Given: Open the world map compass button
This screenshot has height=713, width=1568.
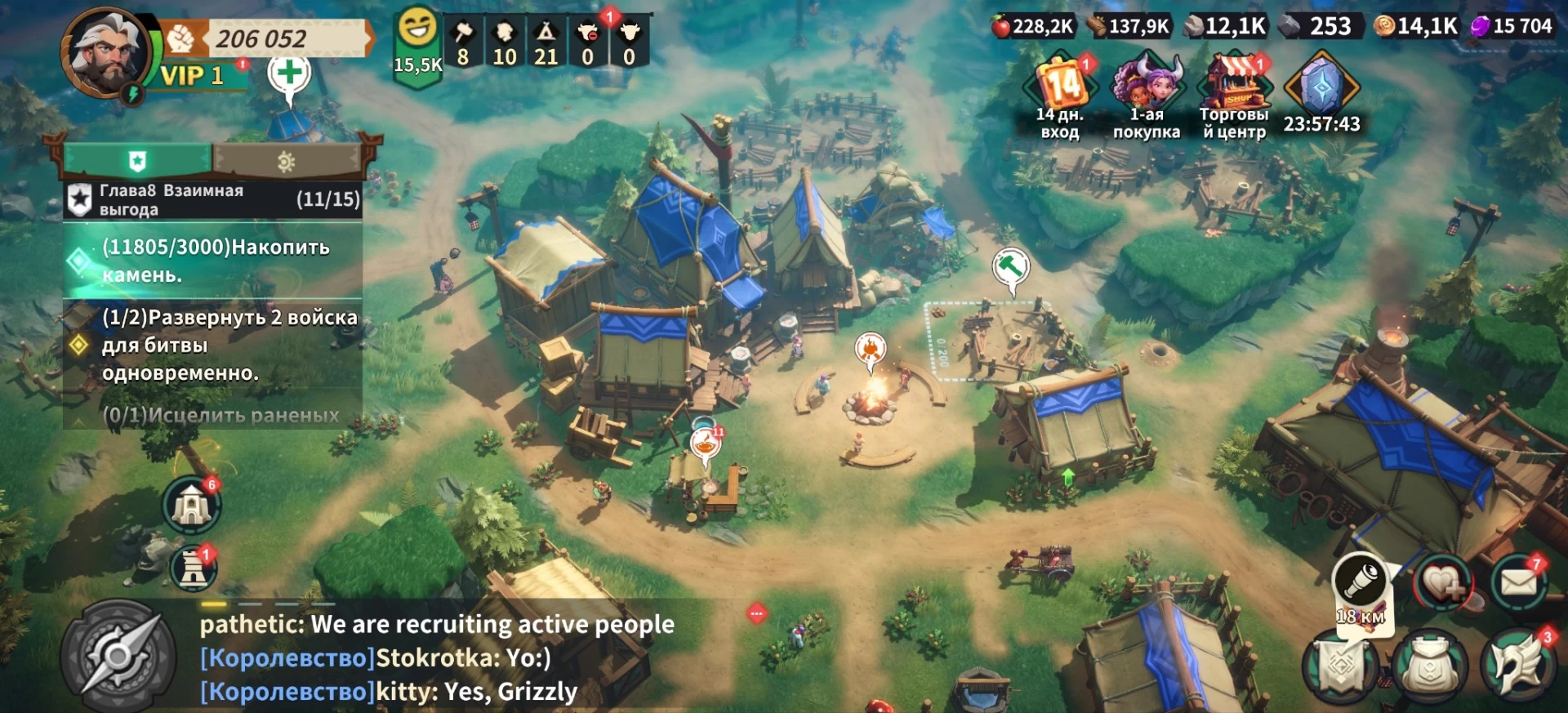Looking at the screenshot, I should [118, 655].
